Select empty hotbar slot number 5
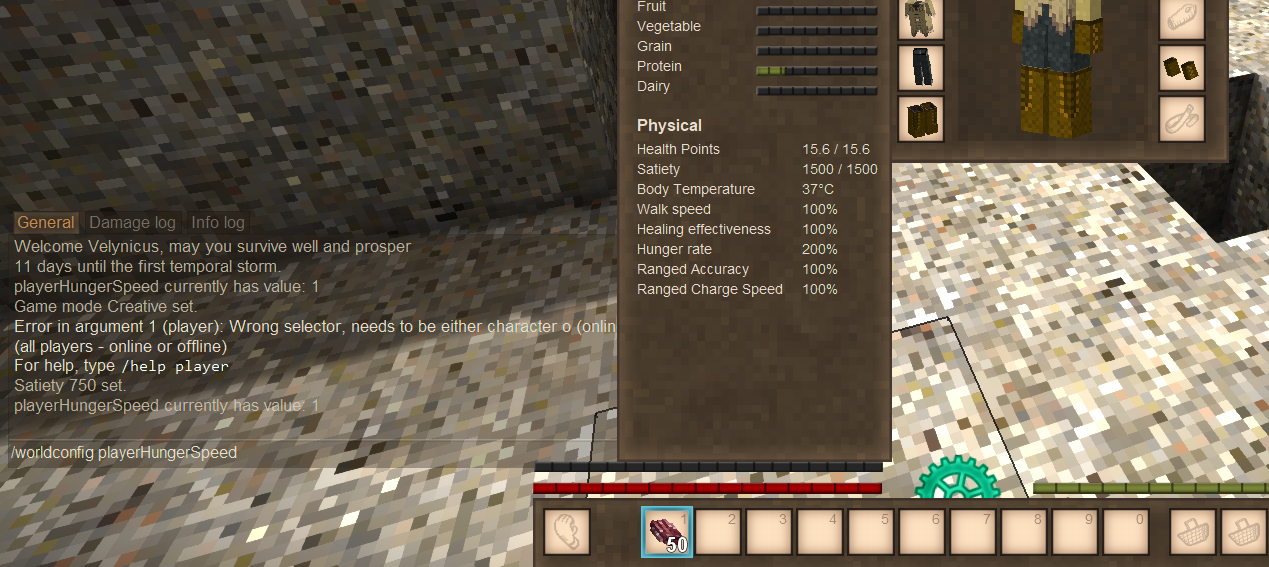This screenshot has height=567, width=1269. point(871,532)
